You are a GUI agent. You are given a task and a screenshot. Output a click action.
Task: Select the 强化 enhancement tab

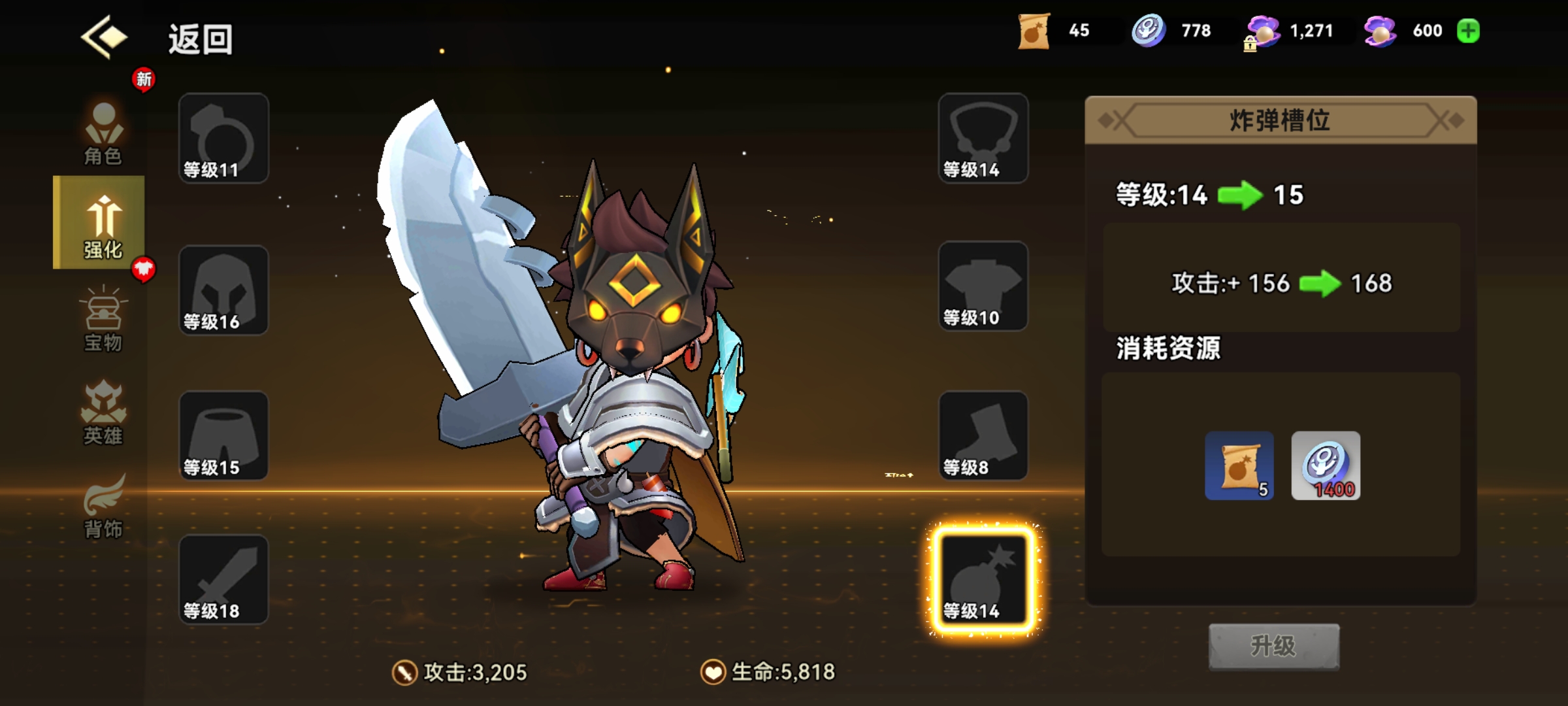(101, 224)
